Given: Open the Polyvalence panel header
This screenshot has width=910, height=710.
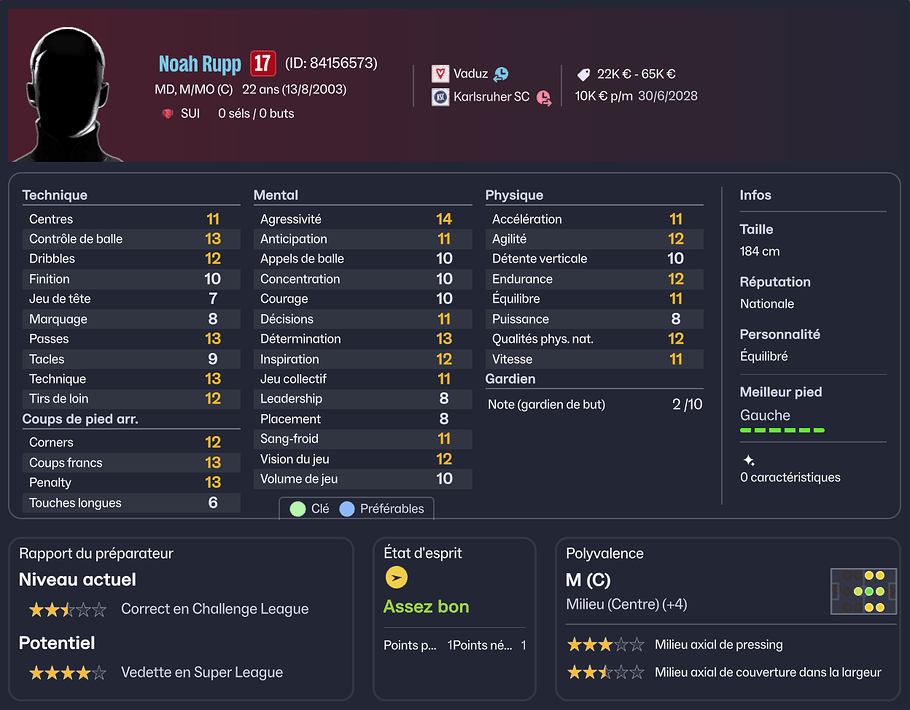Looking at the screenshot, I should pyautogui.click(x=605, y=553).
